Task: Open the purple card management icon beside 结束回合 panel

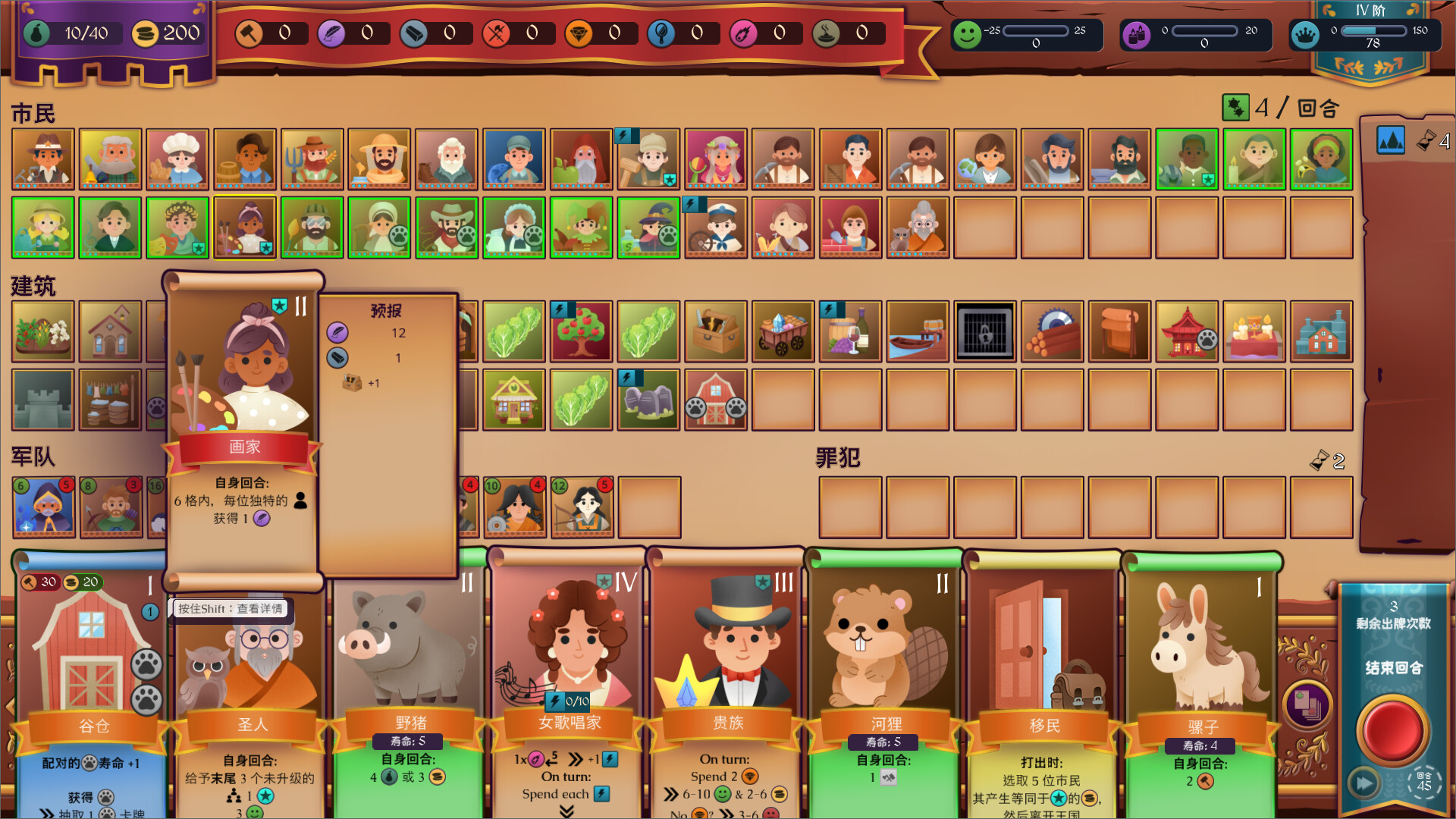Action: pos(1307,704)
